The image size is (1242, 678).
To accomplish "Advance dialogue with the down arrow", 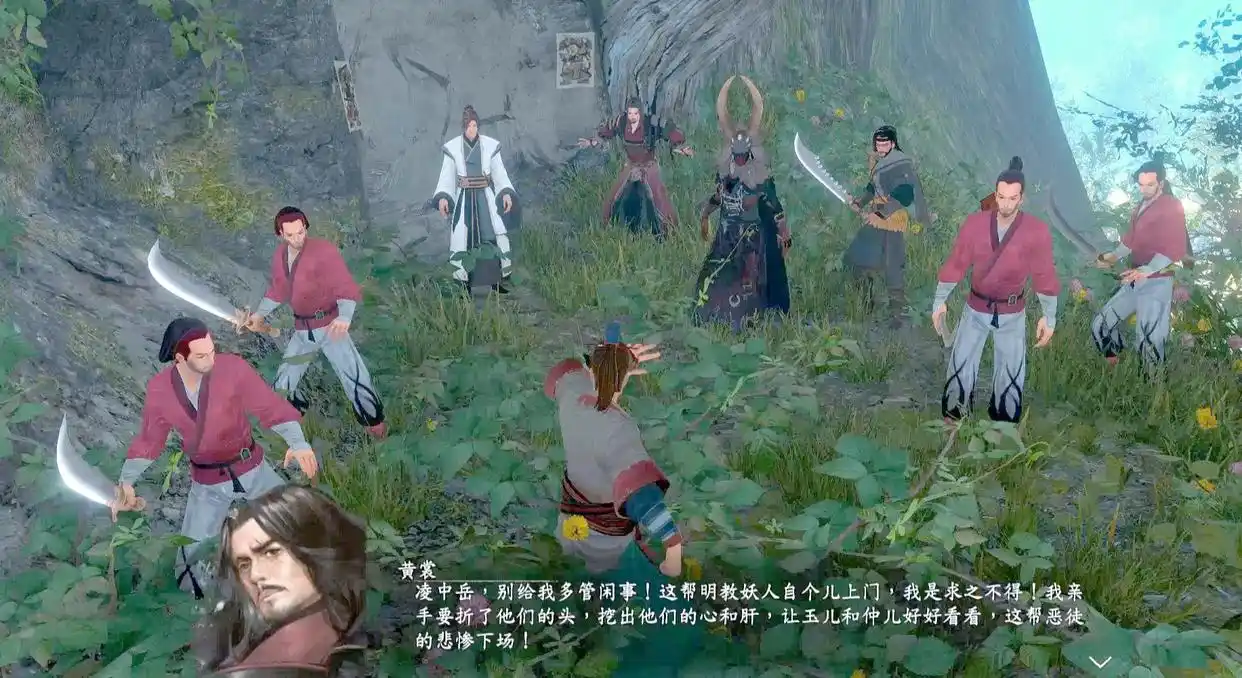I will 1099,662.
